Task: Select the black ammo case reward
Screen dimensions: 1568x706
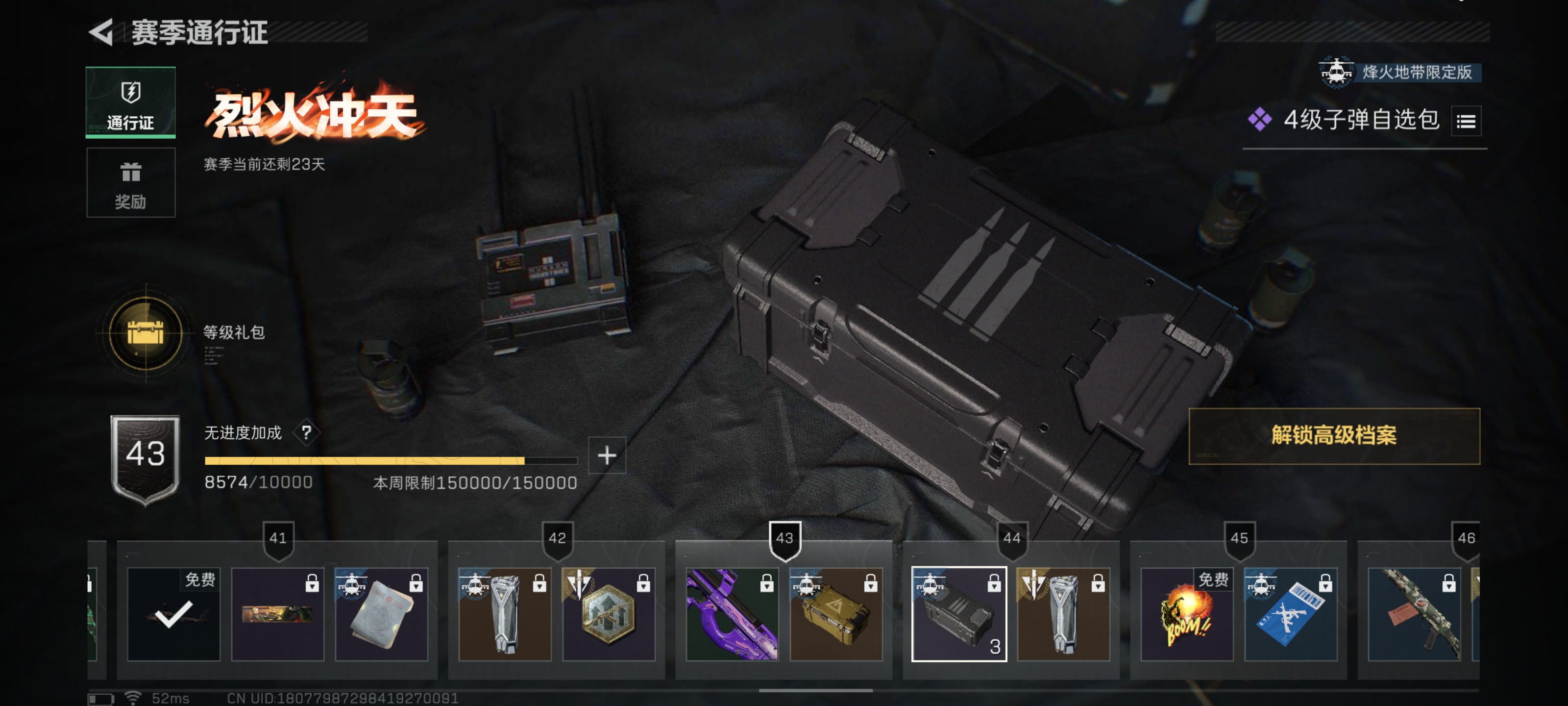Action: click(x=959, y=613)
